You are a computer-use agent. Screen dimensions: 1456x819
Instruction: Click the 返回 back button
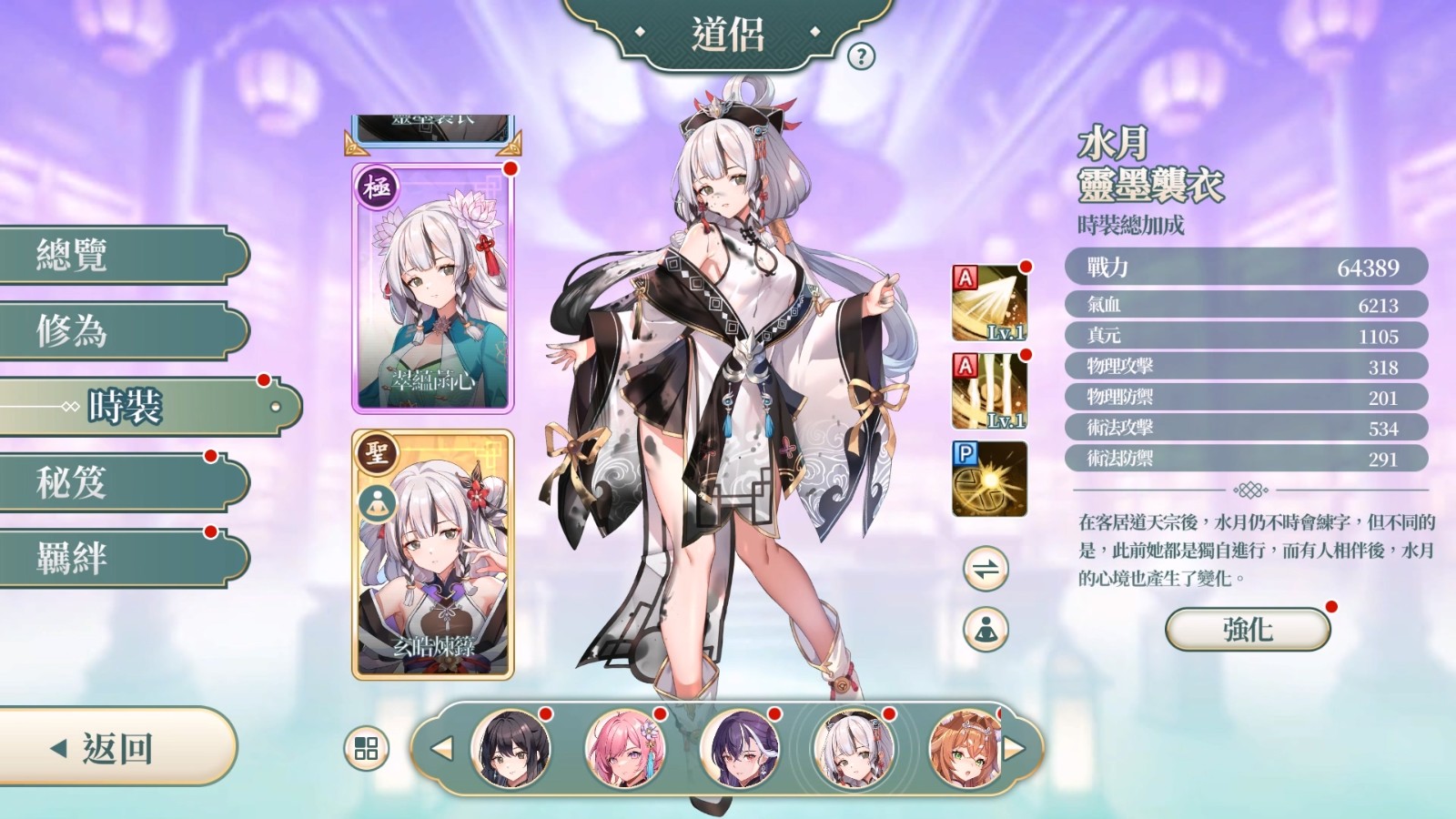[x=114, y=748]
